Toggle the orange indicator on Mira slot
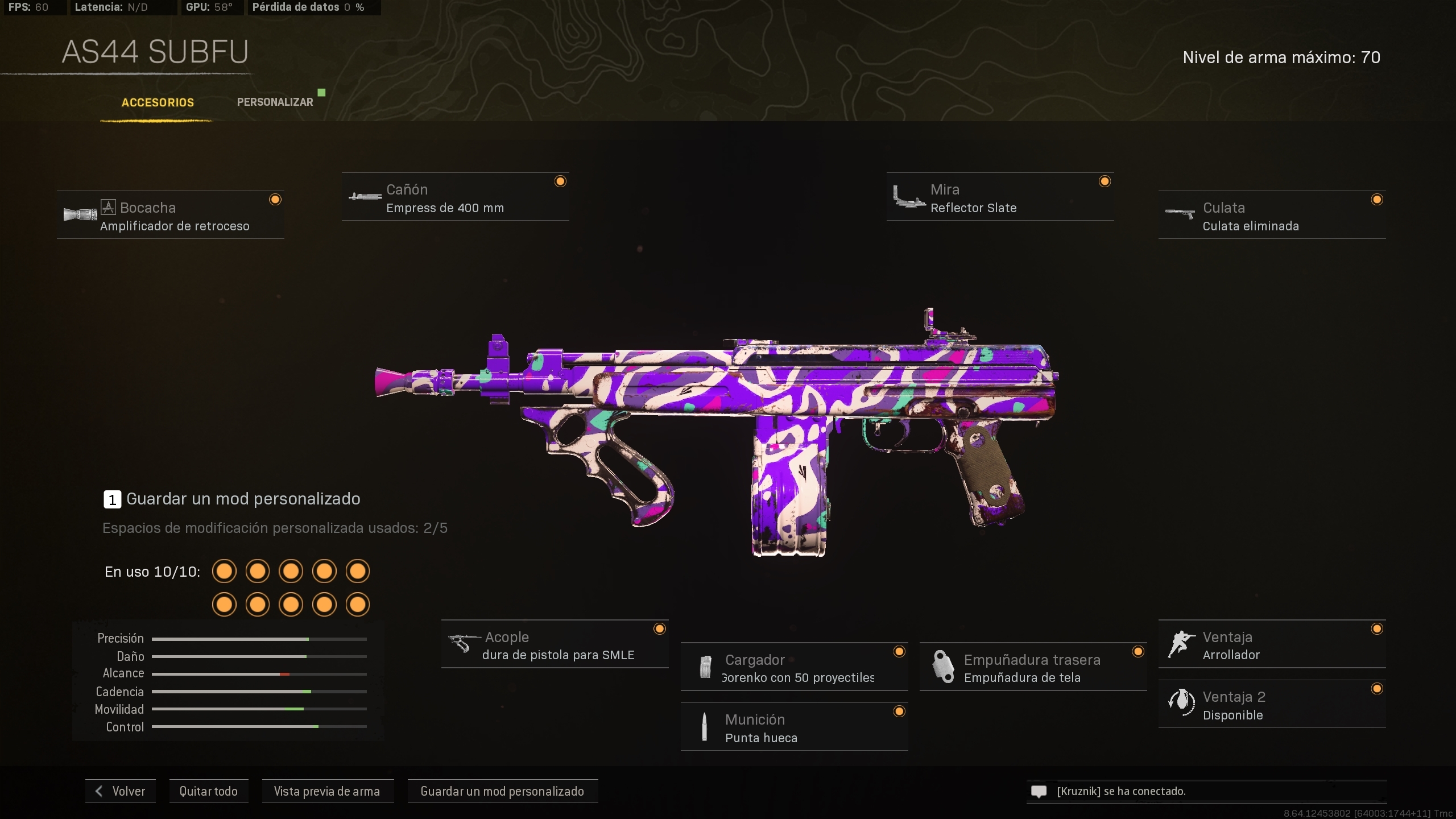The height and width of the screenshot is (819, 1456). pos(1105,181)
